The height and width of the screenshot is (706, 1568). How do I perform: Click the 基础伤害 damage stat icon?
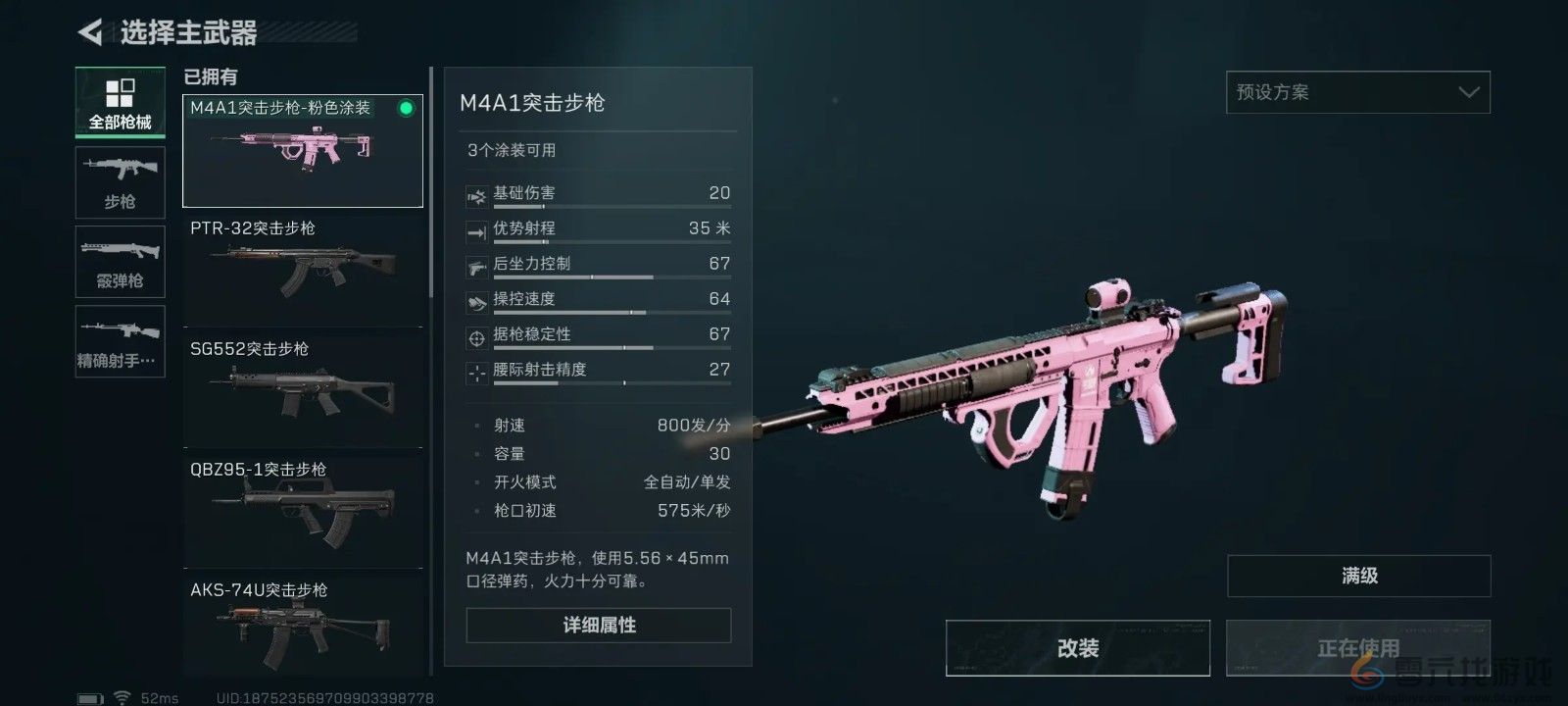click(477, 197)
